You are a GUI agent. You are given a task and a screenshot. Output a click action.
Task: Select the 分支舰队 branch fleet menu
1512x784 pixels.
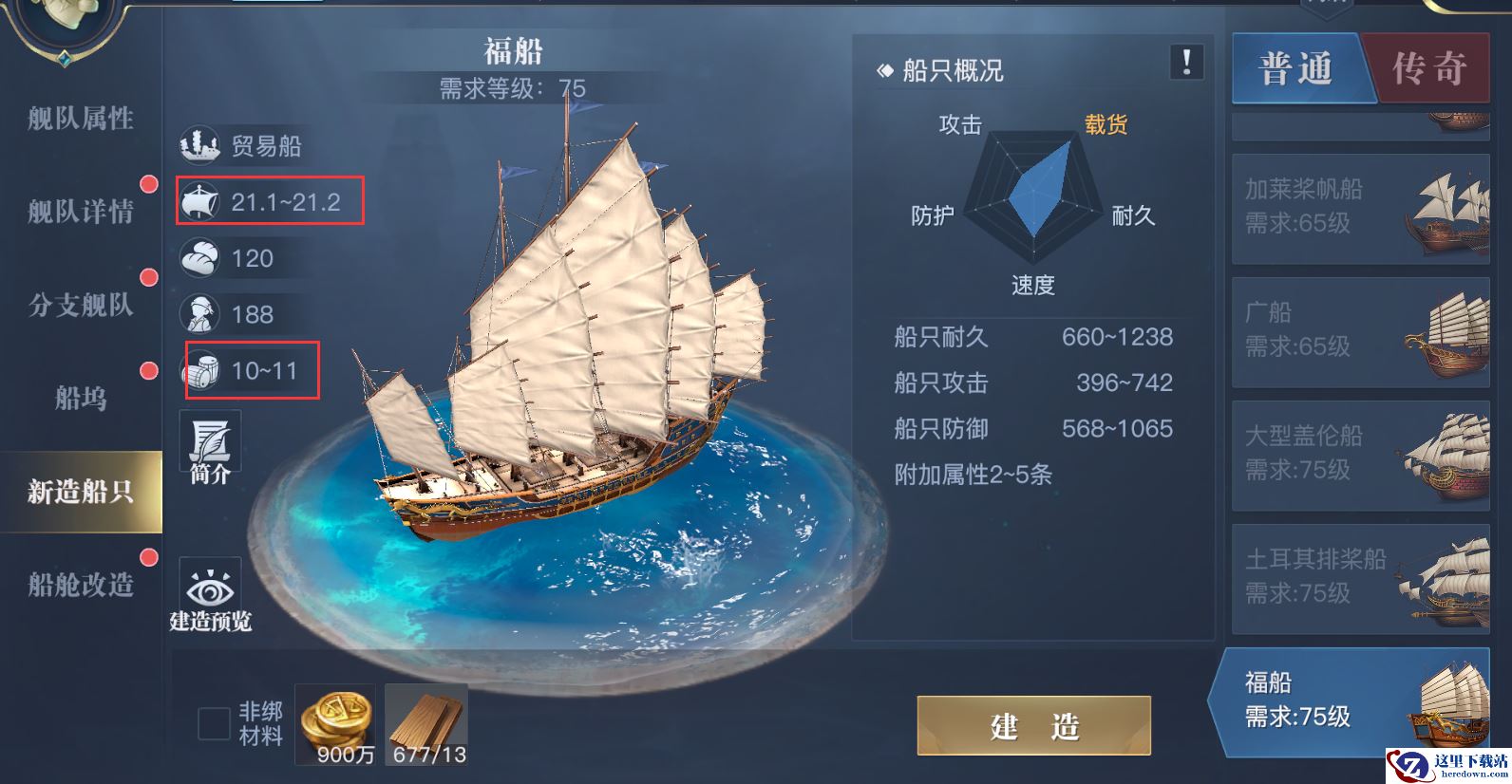pyautogui.click(x=81, y=305)
